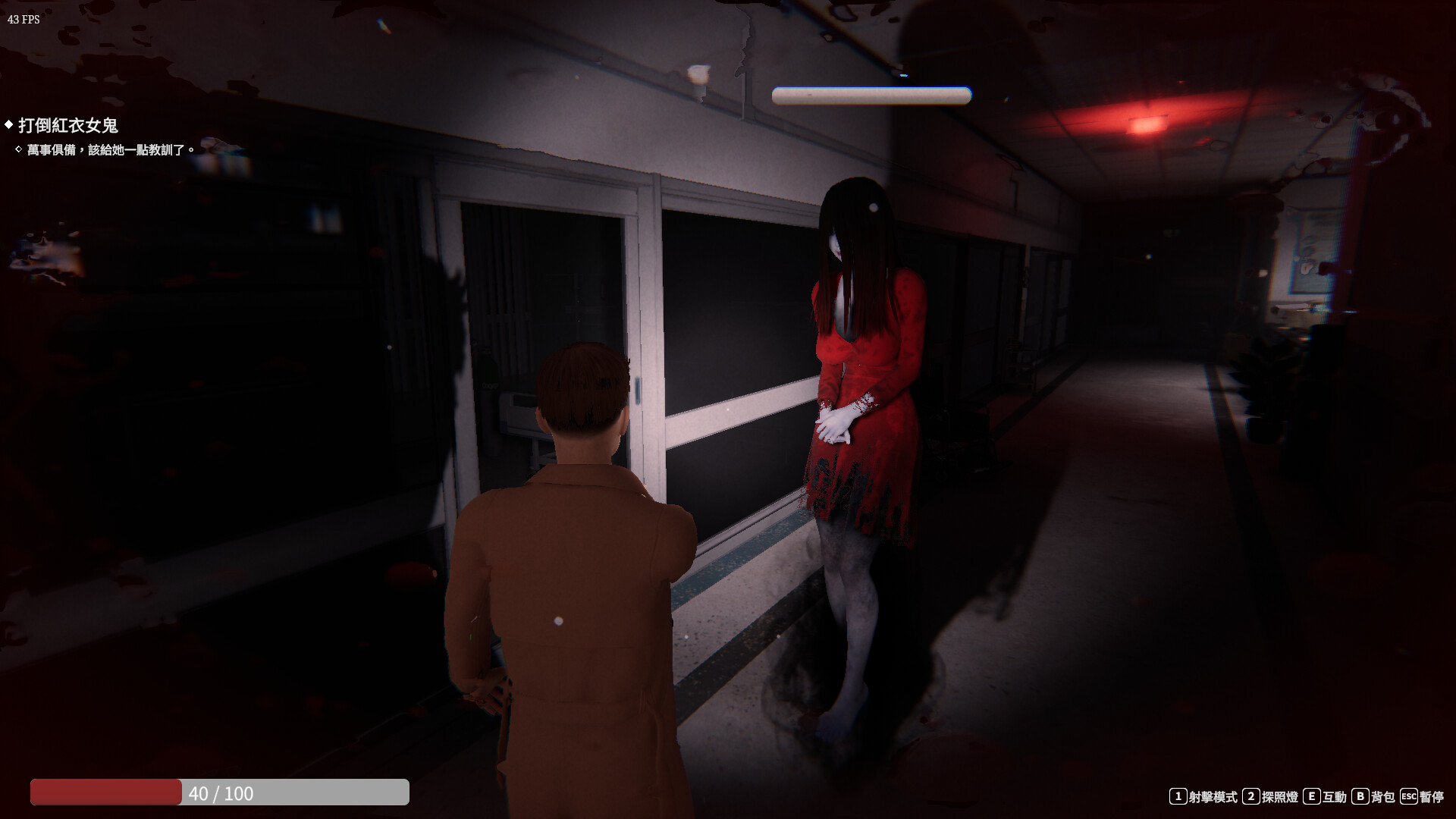Open the 背包 inventory menu
The height and width of the screenshot is (819, 1456).
1383,796
